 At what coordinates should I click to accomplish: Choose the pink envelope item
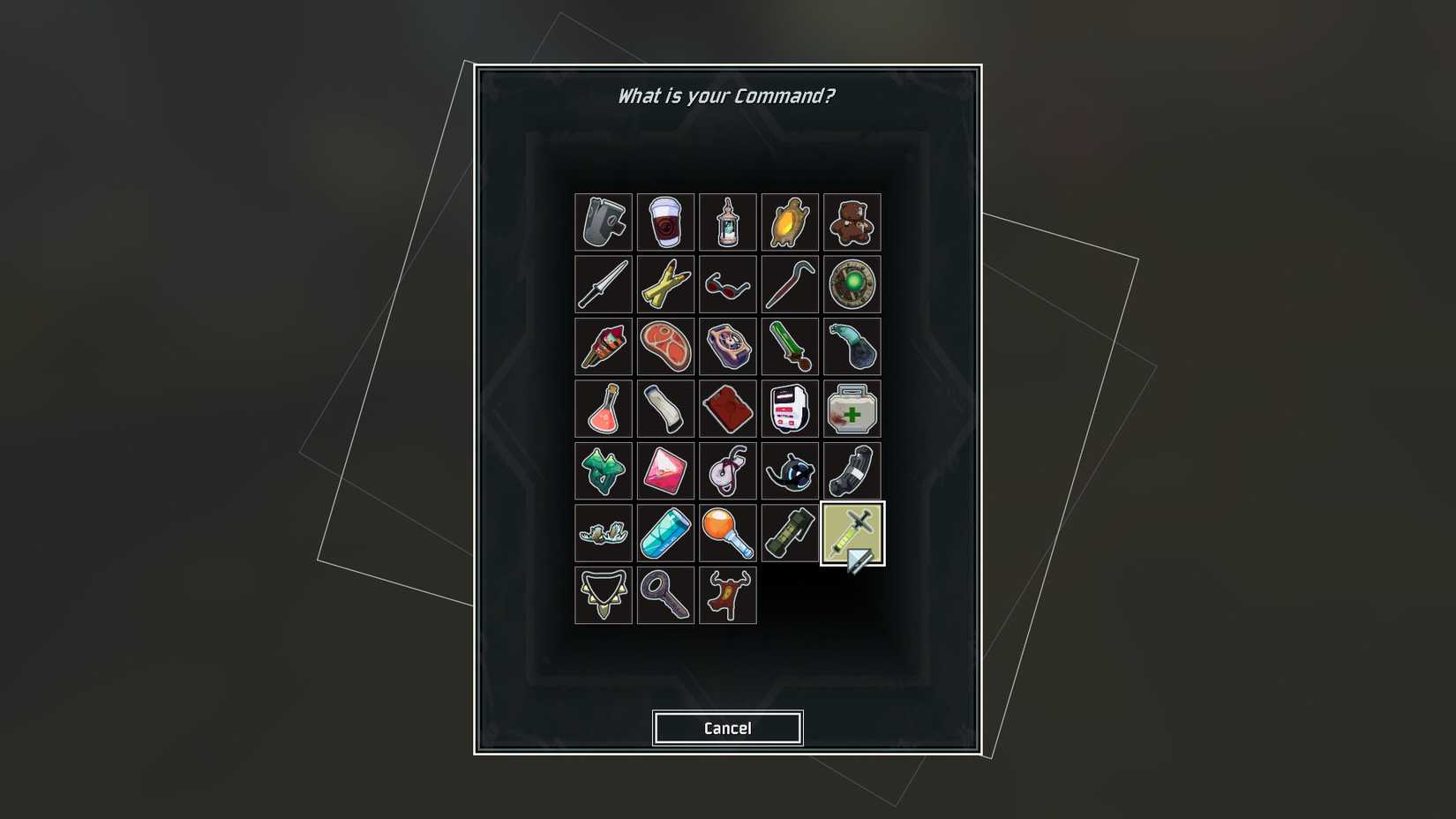pyautogui.click(x=665, y=470)
